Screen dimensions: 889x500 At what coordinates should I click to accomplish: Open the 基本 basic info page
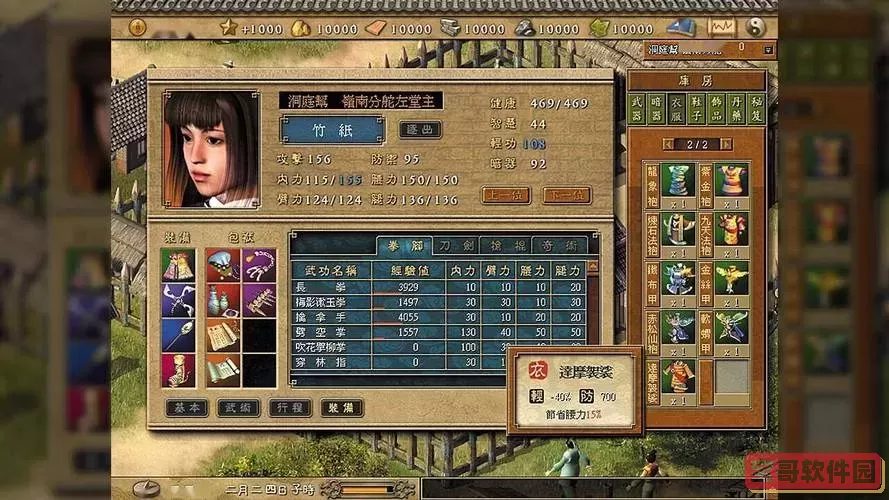pyautogui.click(x=185, y=408)
